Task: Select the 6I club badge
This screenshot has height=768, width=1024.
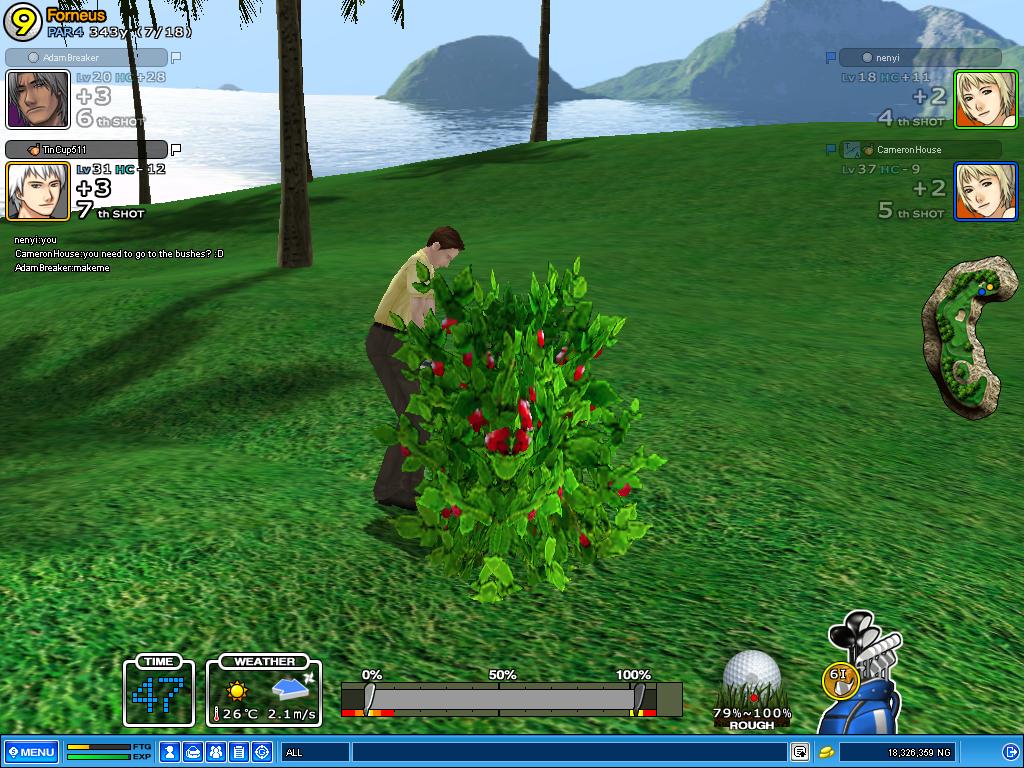Action: (x=841, y=678)
